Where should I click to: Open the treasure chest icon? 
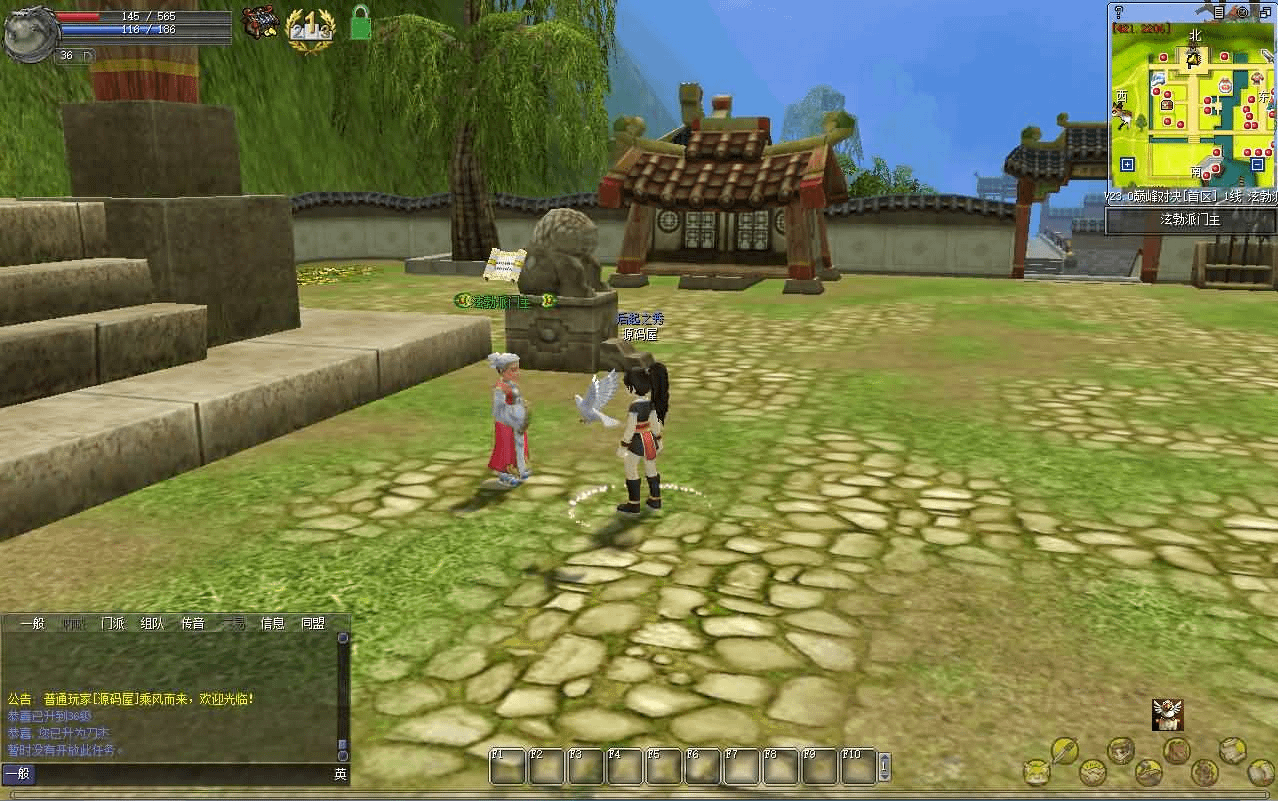pos(260,24)
